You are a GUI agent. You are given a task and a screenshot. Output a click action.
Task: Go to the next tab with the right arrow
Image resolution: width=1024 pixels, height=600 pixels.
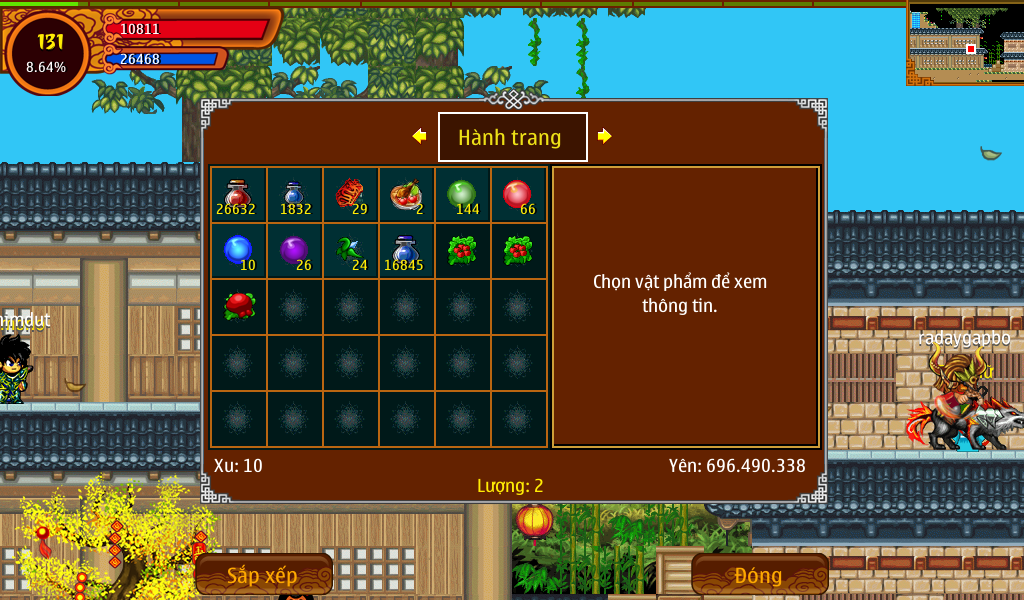(x=604, y=137)
